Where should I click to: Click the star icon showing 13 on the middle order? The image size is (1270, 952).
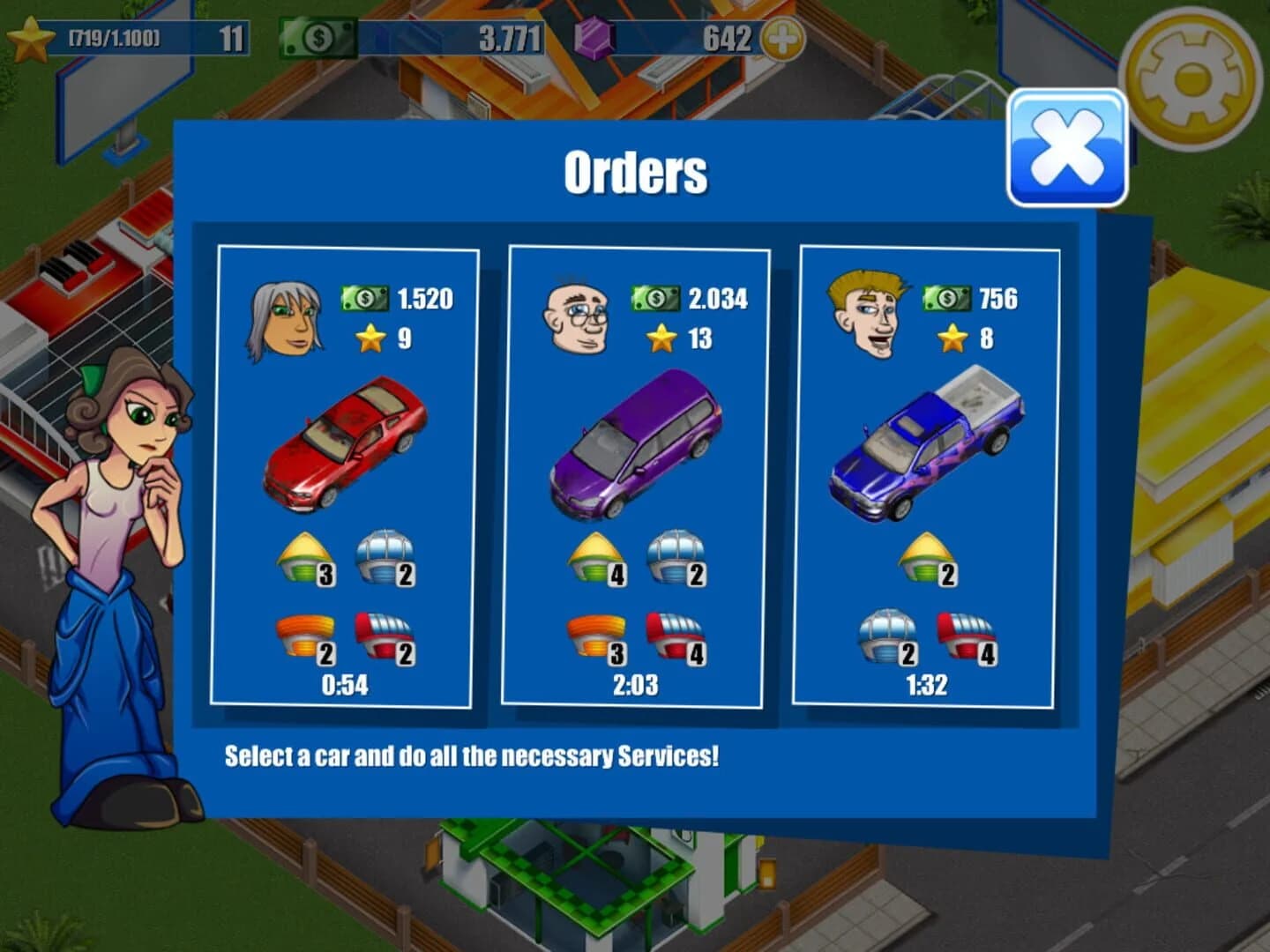tap(661, 337)
